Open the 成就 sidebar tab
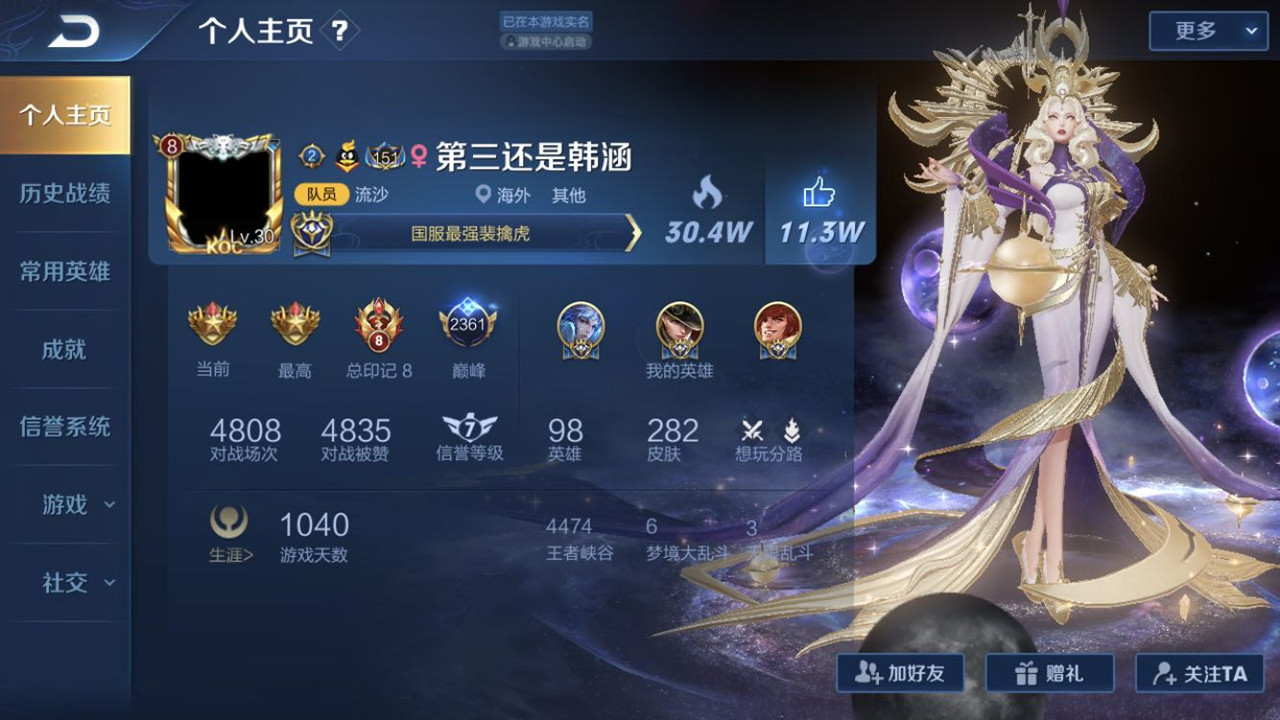Image resolution: width=1280 pixels, height=720 pixels. click(x=66, y=349)
